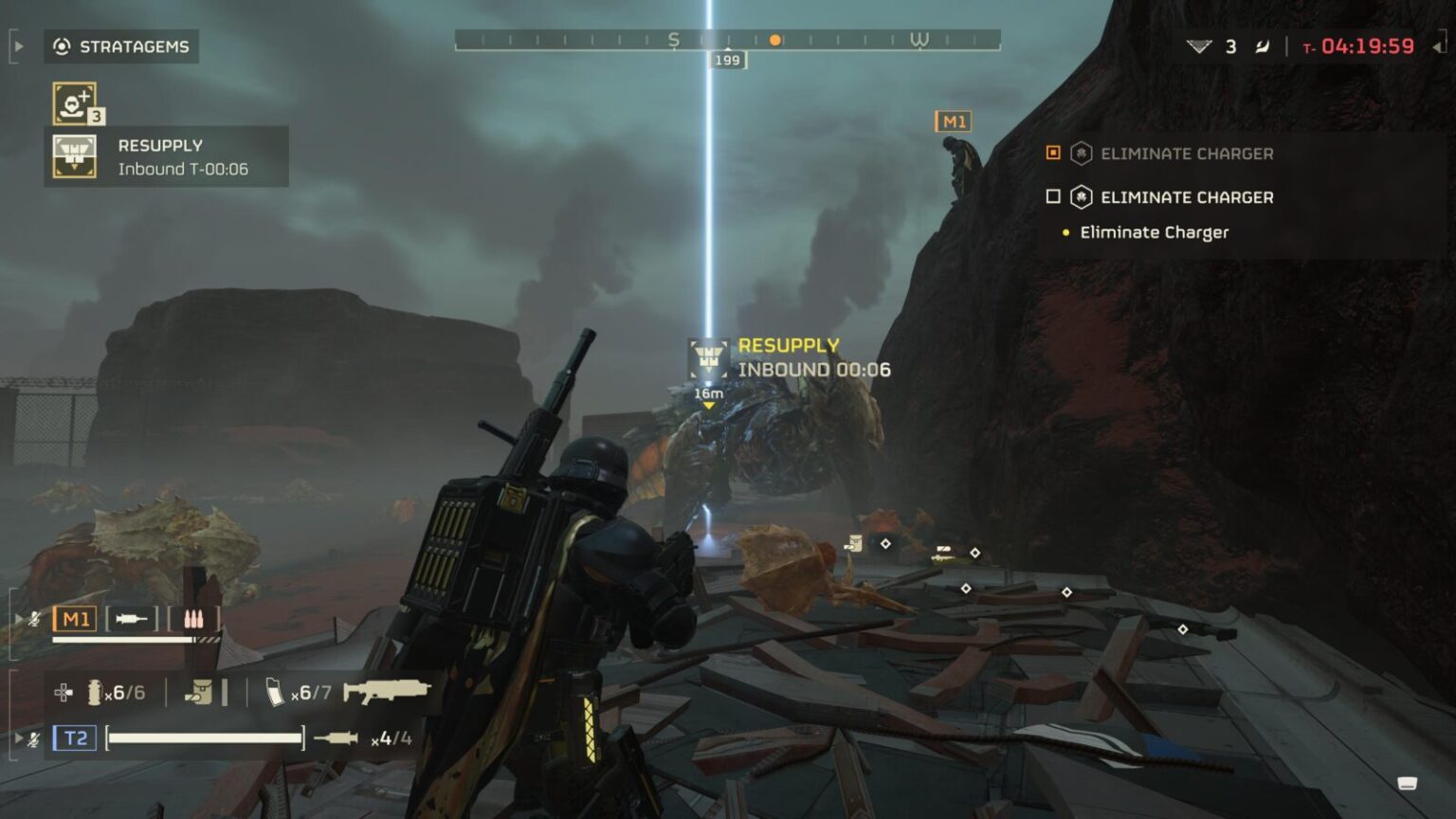This screenshot has height=819, width=1456.
Task: Click the primary rifle silhouette icon
Action: [384, 692]
